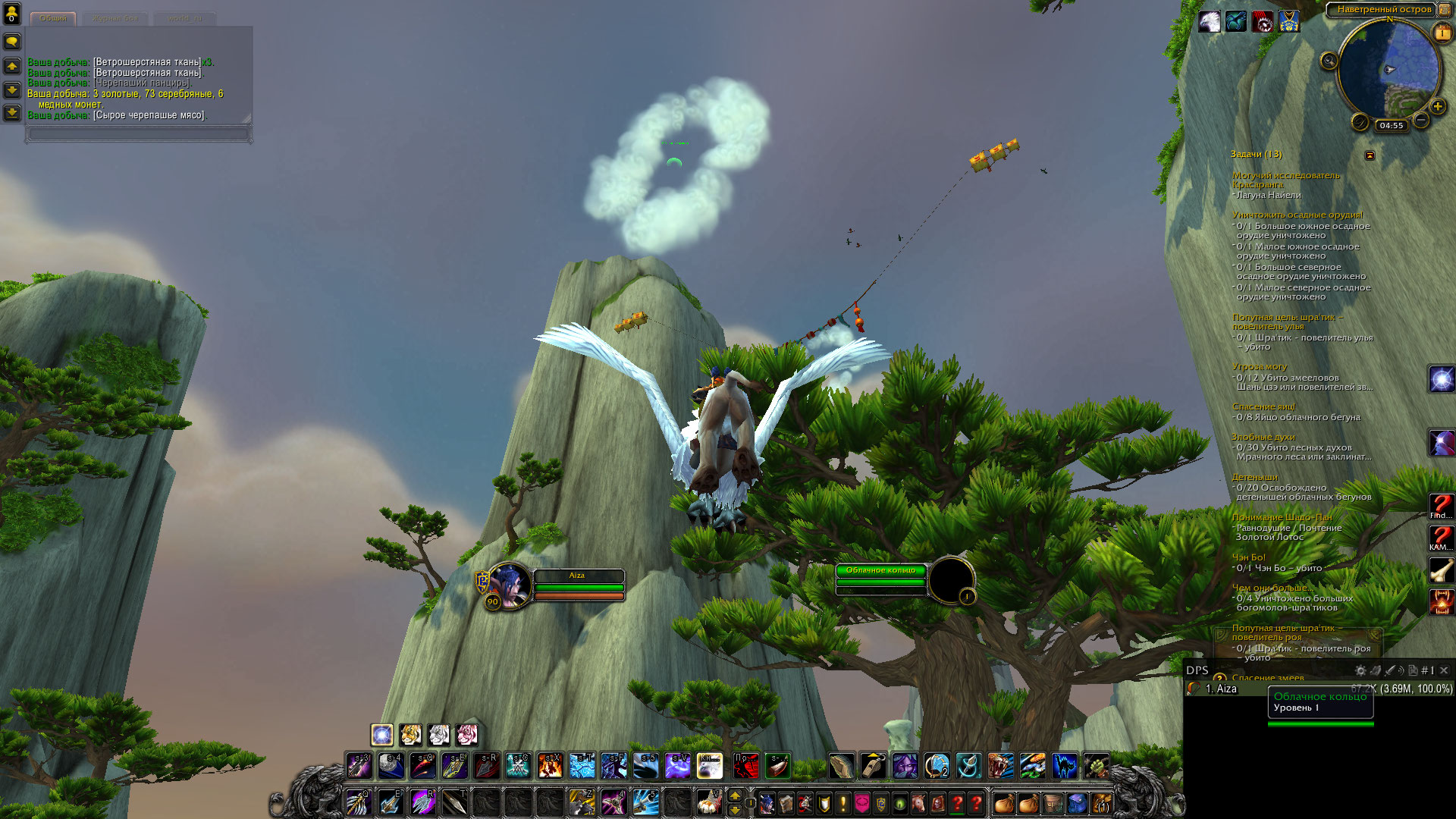Activate the black cat ability icon
1456x819 pixels.
pos(1064,766)
